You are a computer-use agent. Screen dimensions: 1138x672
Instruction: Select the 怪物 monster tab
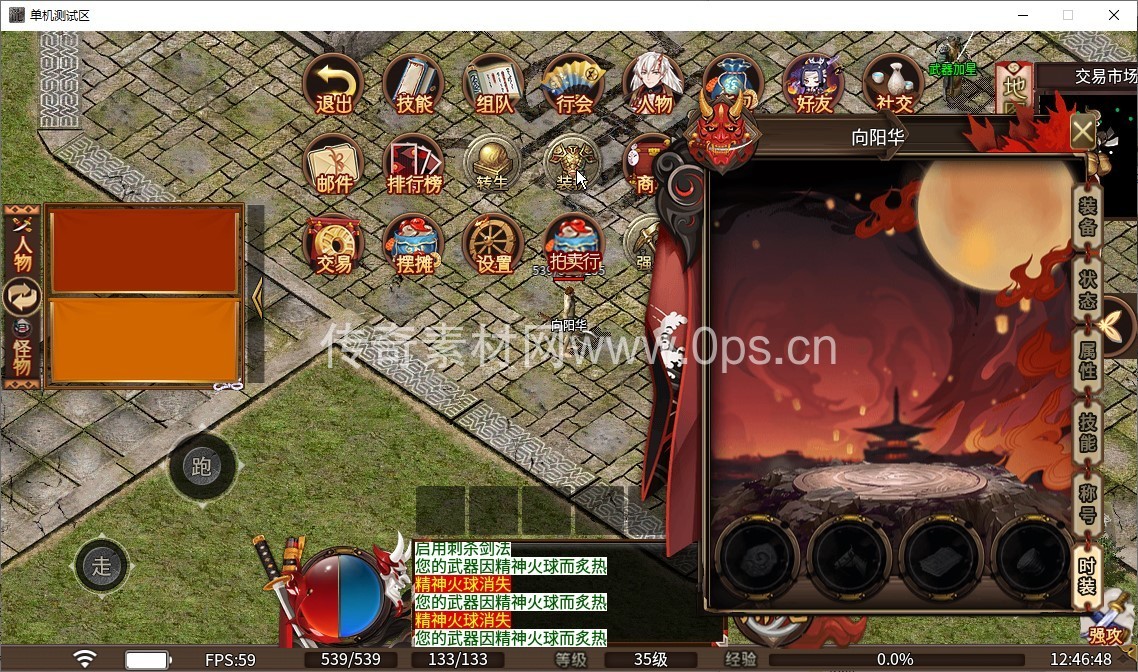coord(22,355)
